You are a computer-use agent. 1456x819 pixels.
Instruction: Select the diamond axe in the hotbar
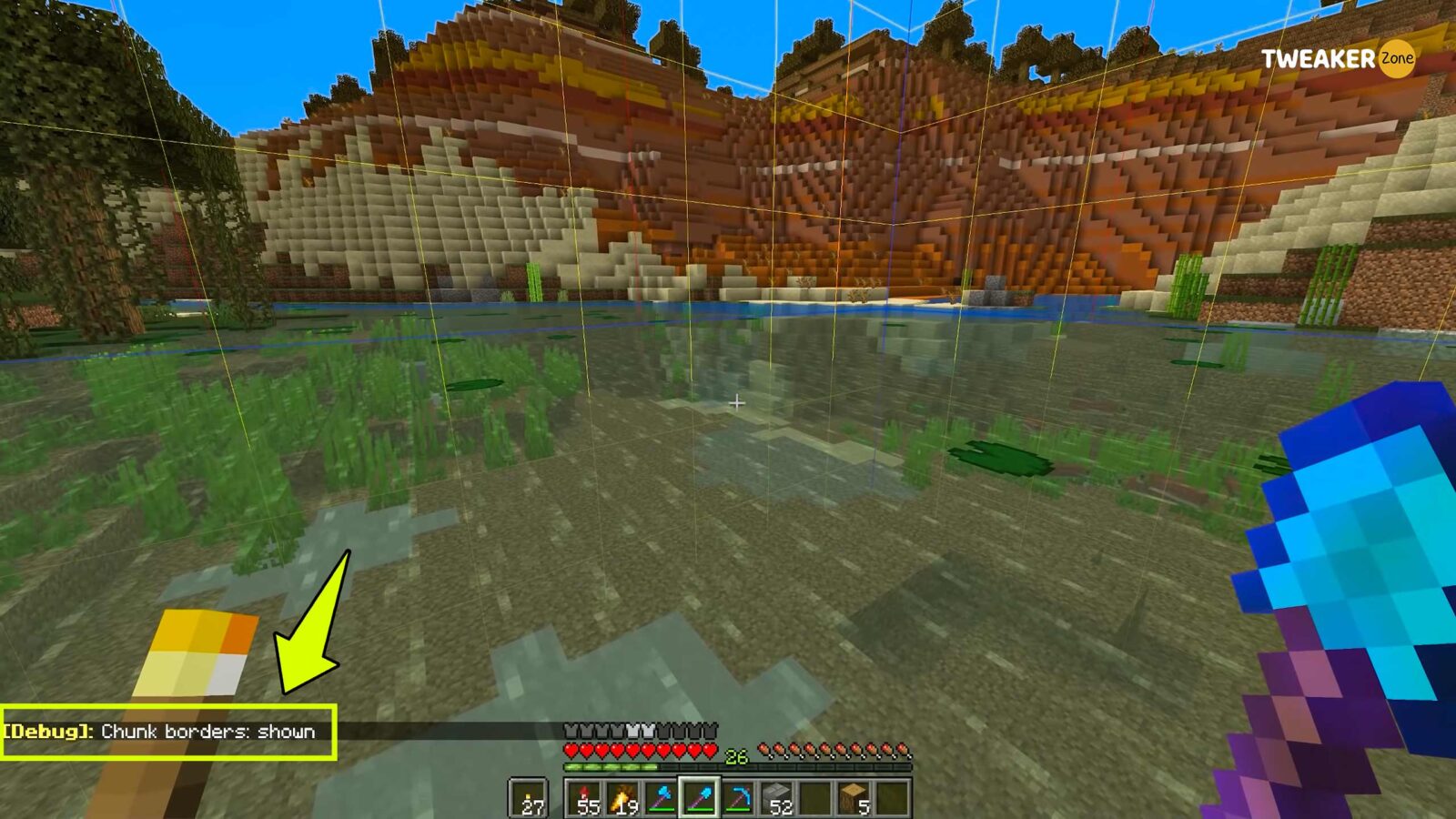pos(662,798)
